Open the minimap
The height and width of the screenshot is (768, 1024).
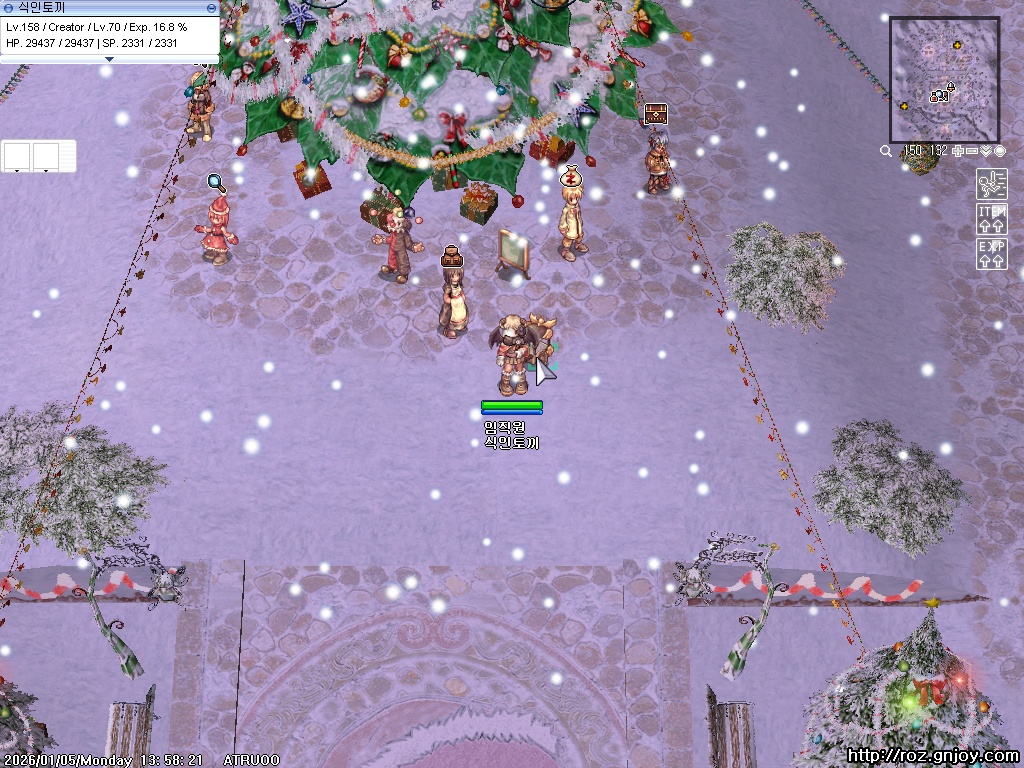(944, 78)
